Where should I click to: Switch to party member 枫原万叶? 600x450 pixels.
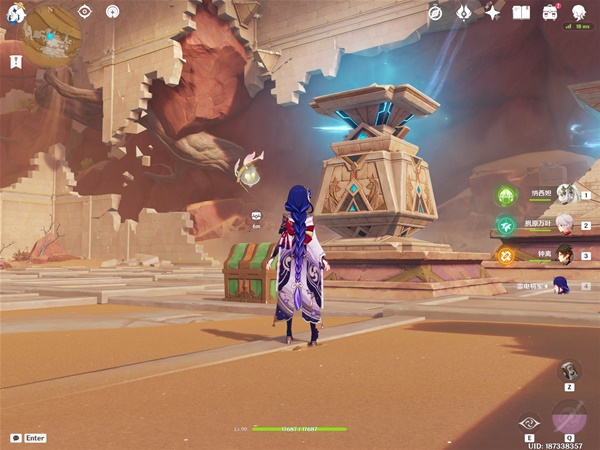(565, 225)
